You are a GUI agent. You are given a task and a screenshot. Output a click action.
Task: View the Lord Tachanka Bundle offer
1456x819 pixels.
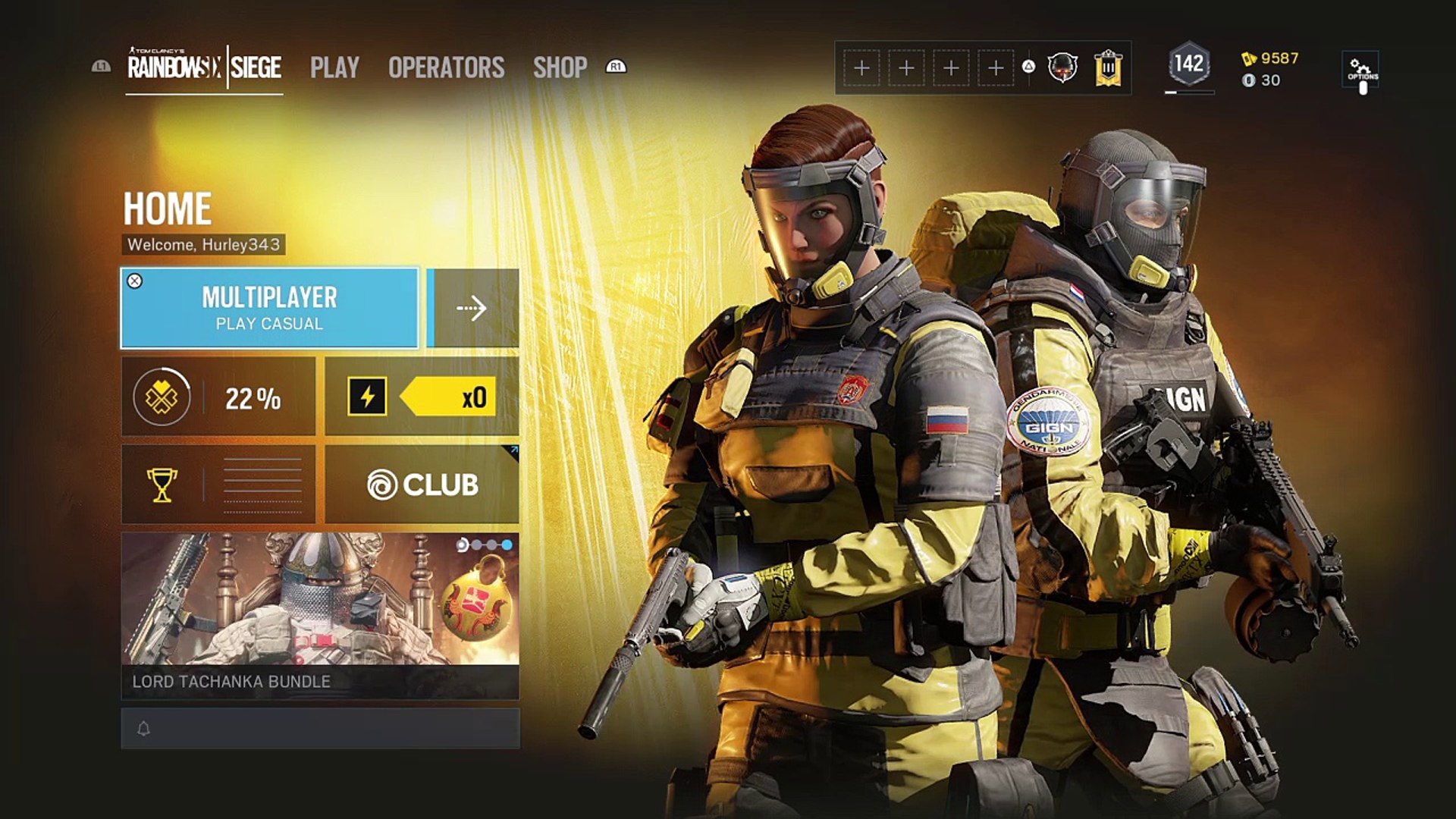click(320, 615)
